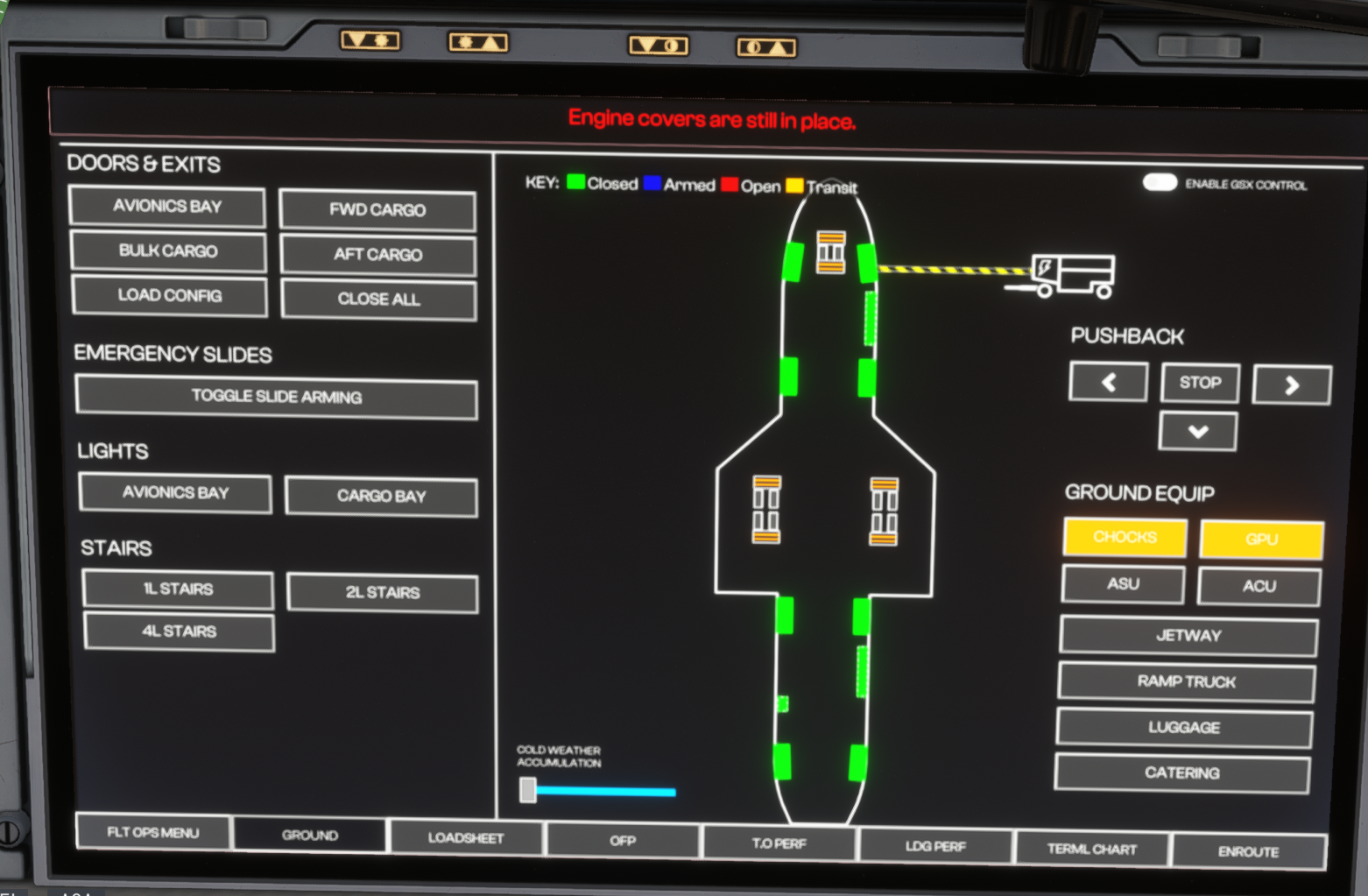Remove the Chocks
The height and width of the screenshot is (896, 1368).
pos(1125,537)
